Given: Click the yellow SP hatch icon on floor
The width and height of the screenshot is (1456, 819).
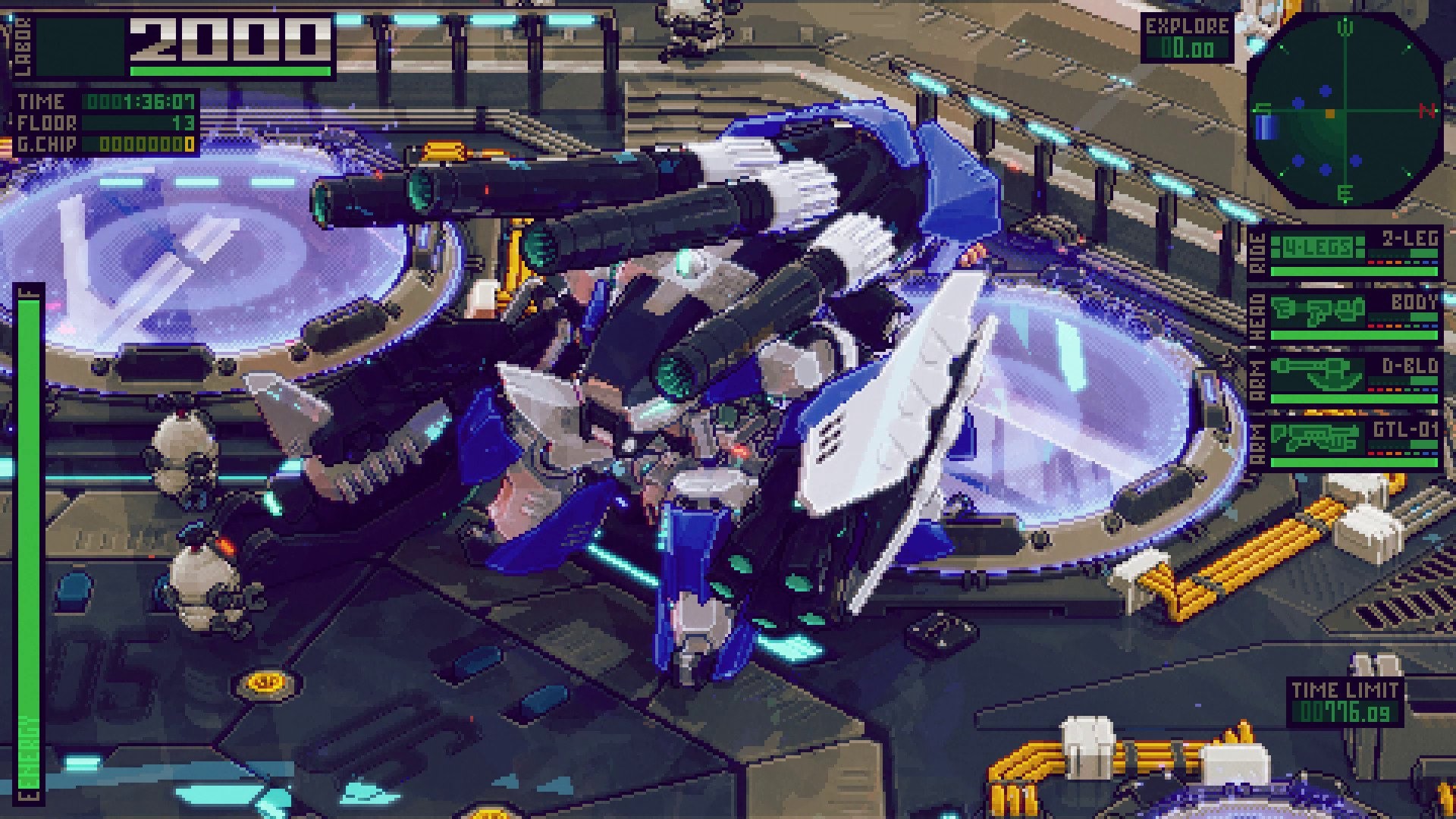Looking at the screenshot, I should [x=265, y=682].
